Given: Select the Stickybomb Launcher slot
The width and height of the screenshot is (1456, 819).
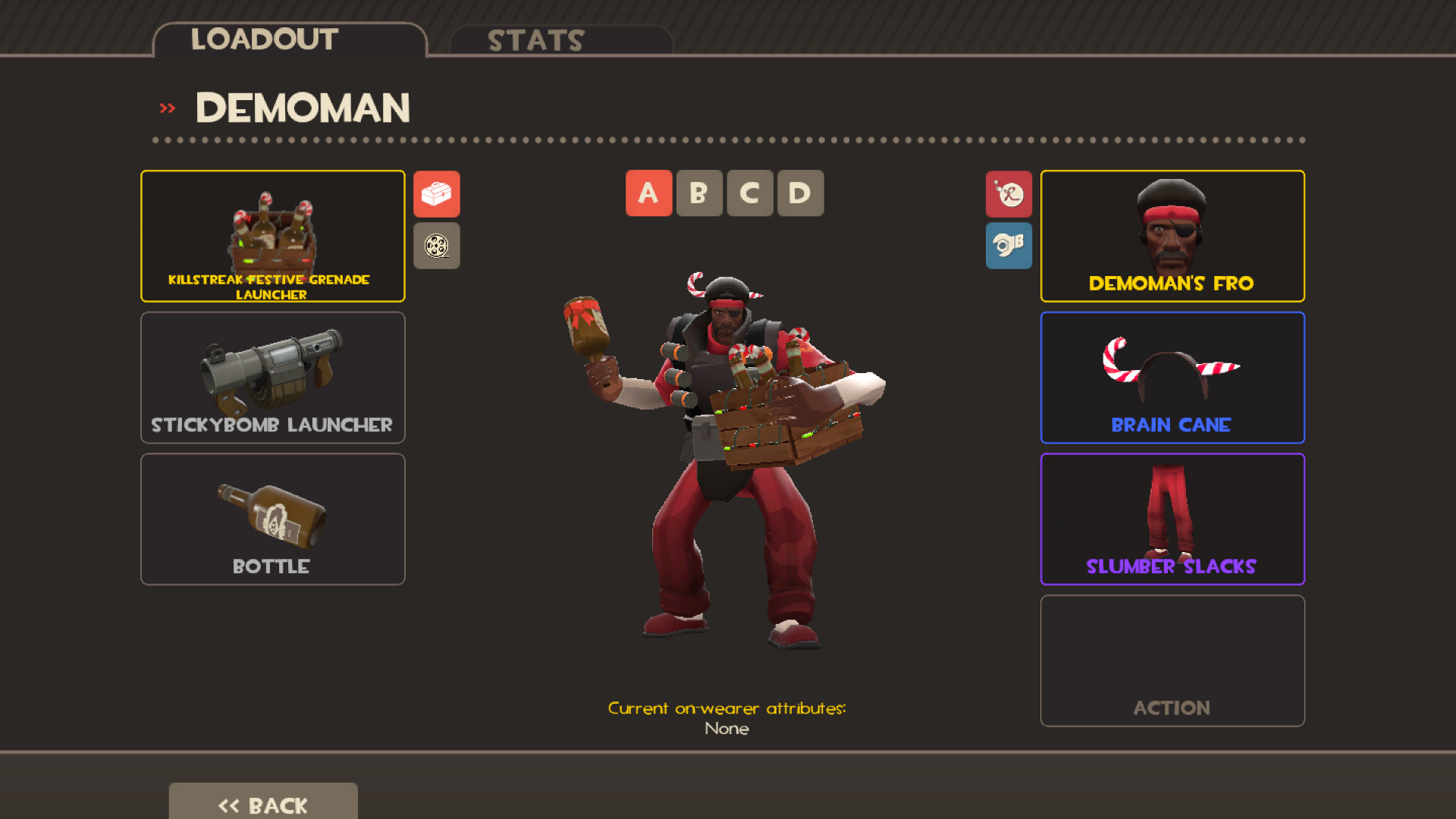Looking at the screenshot, I should pyautogui.click(x=271, y=377).
